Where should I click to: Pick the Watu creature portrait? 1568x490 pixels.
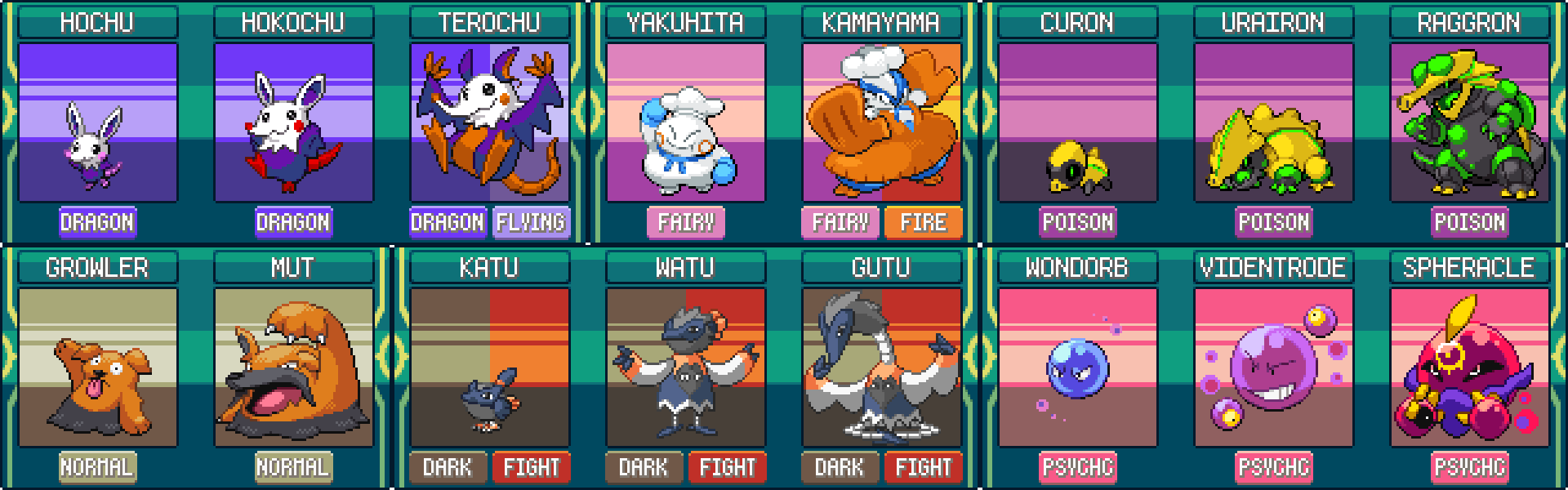pyautogui.click(x=685, y=367)
